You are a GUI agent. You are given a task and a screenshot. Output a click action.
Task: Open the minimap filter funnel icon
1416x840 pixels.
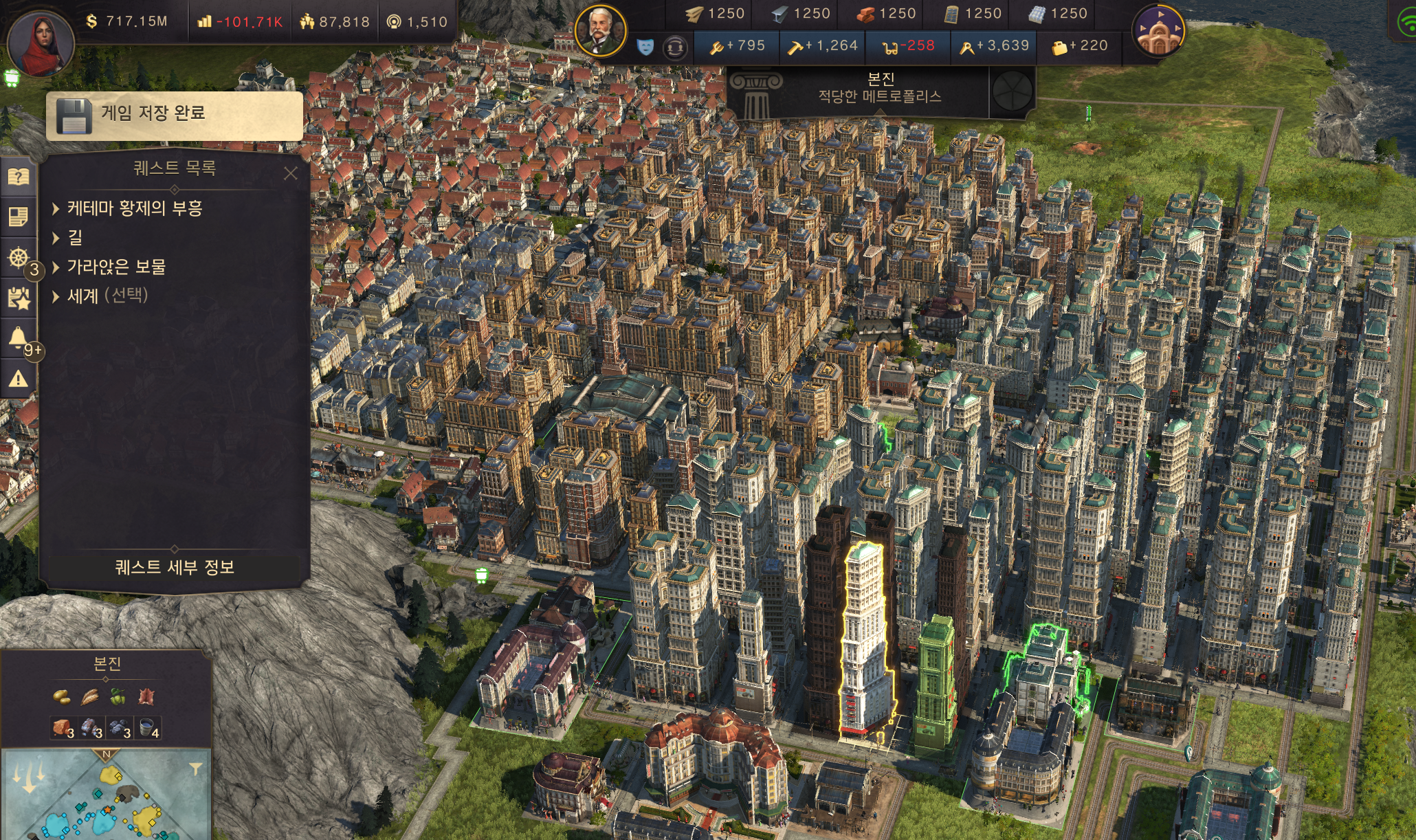pyautogui.click(x=196, y=769)
